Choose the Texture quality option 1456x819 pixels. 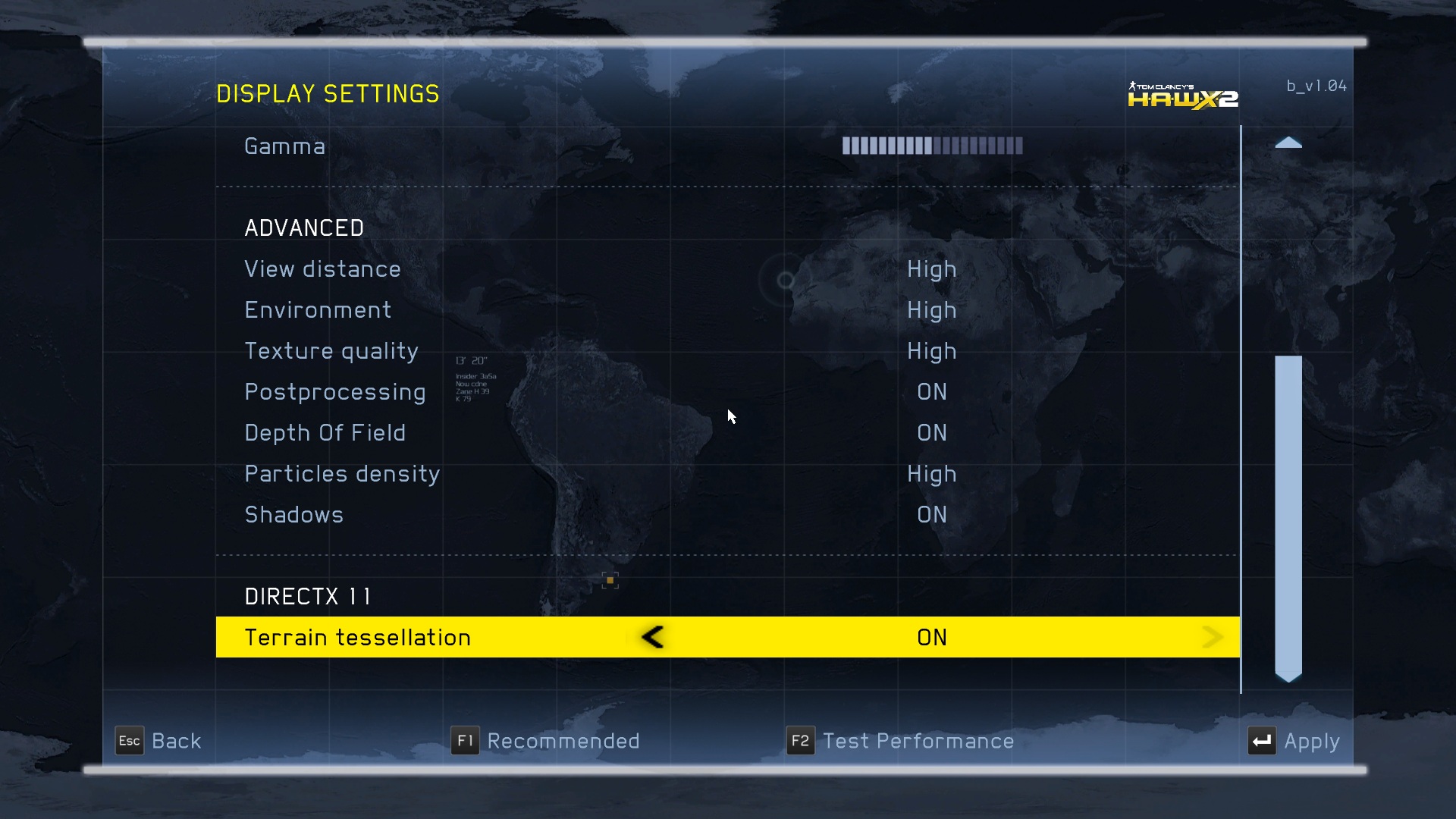[331, 351]
